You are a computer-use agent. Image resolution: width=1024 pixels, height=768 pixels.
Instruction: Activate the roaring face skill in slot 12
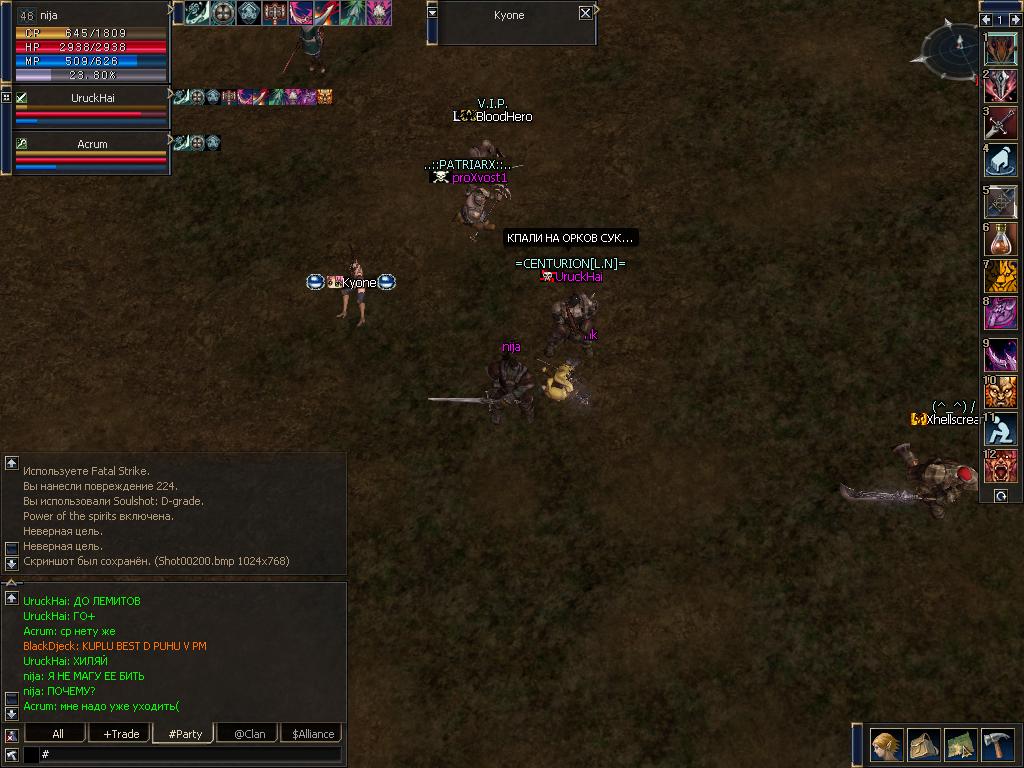coord(1001,468)
